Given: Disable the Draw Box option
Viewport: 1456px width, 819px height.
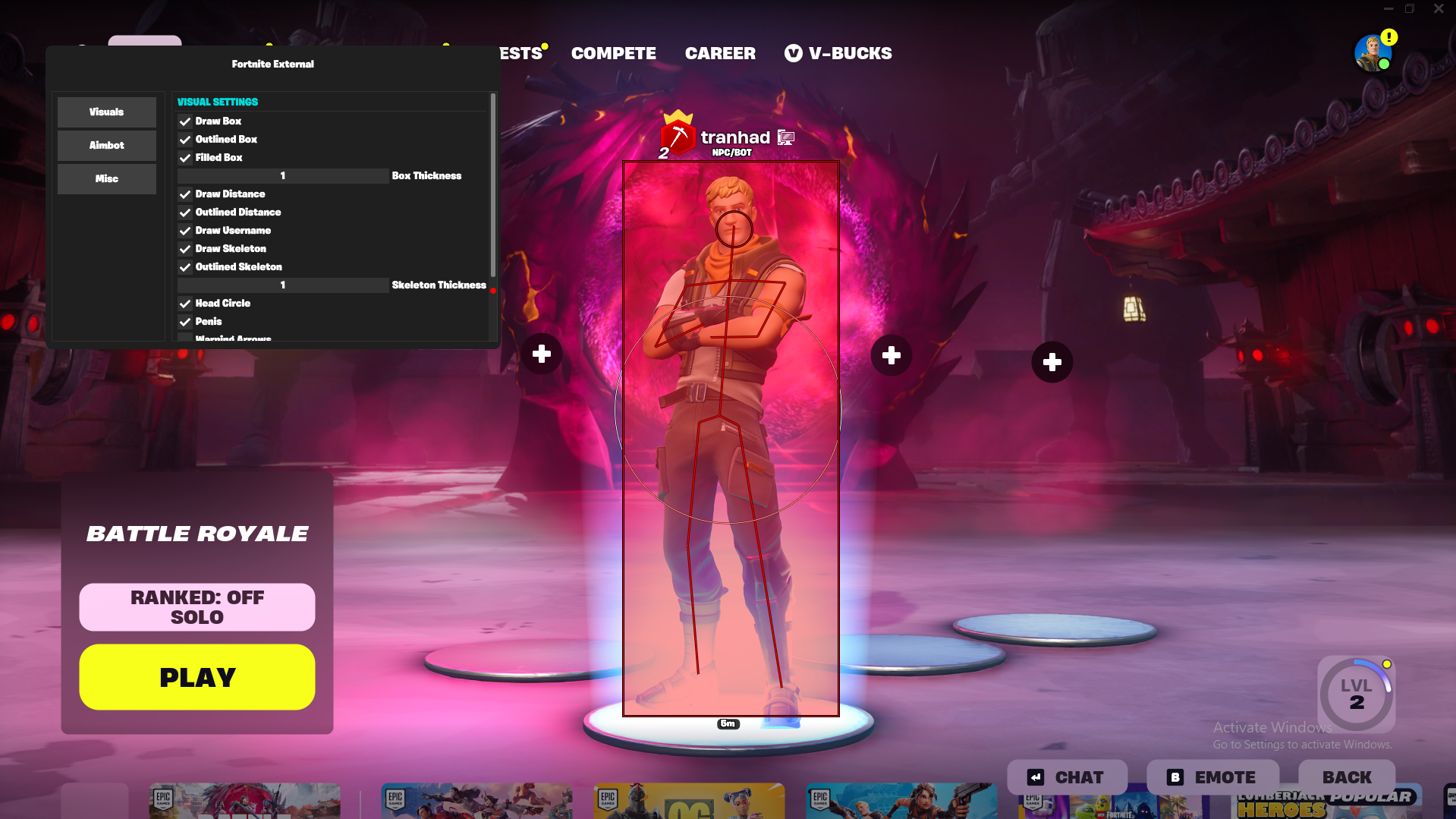Looking at the screenshot, I should pyautogui.click(x=185, y=121).
